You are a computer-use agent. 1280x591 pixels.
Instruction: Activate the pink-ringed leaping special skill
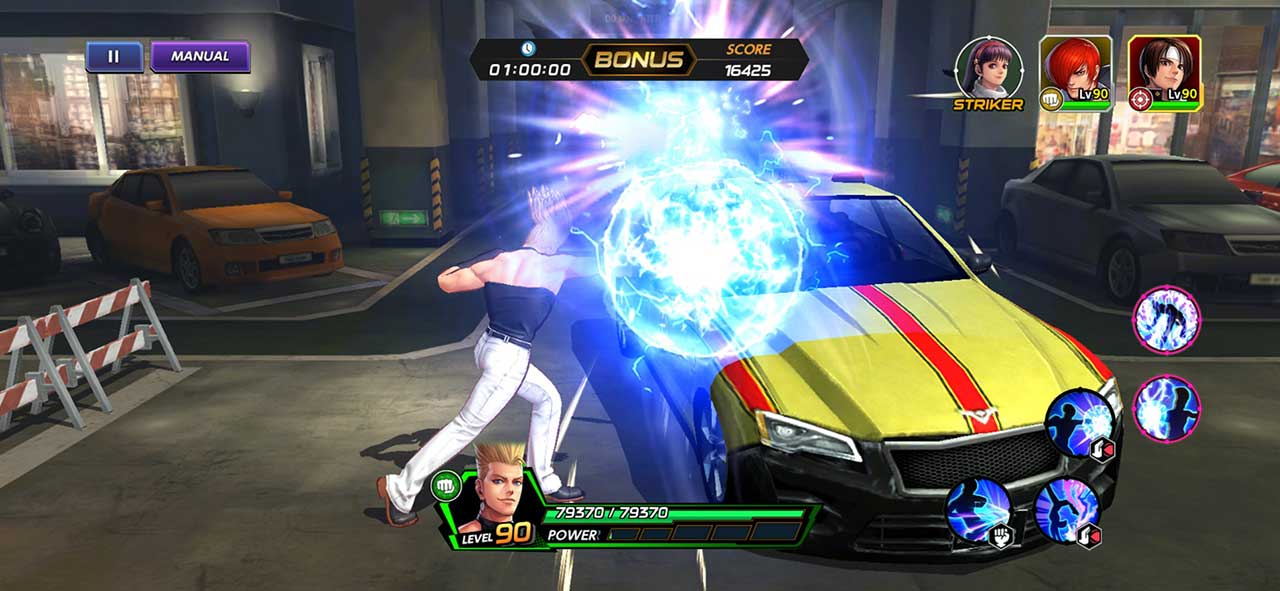point(1166,319)
